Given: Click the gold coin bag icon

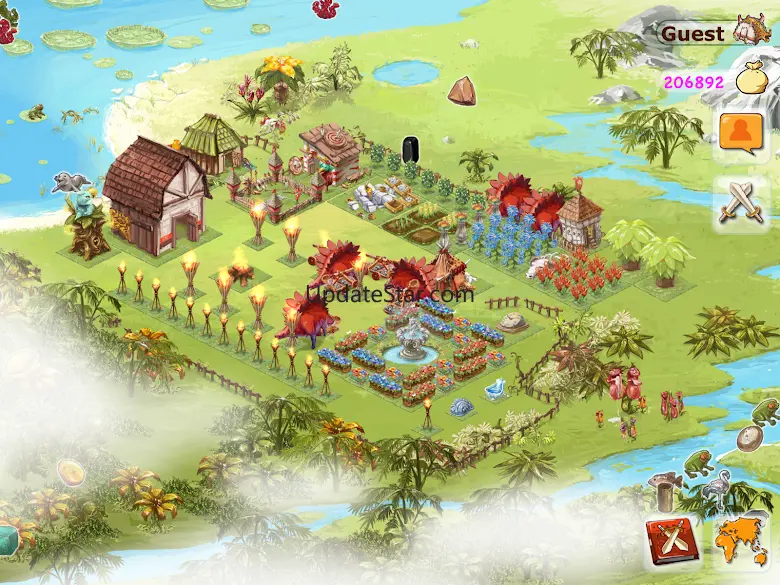Looking at the screenshot, I should point(751,78).
